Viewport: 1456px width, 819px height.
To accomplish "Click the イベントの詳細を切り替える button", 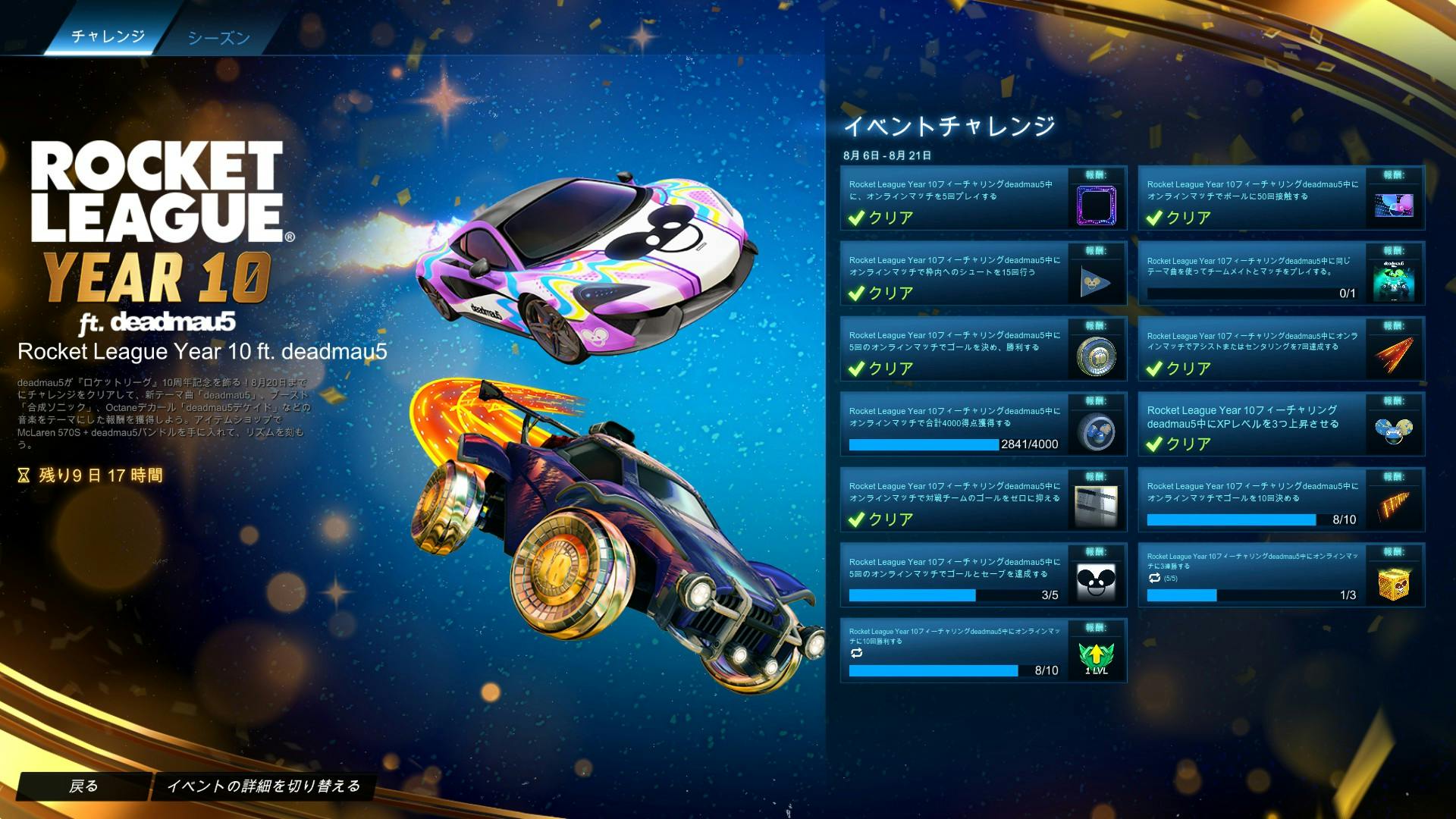I will tap(265, 786).
